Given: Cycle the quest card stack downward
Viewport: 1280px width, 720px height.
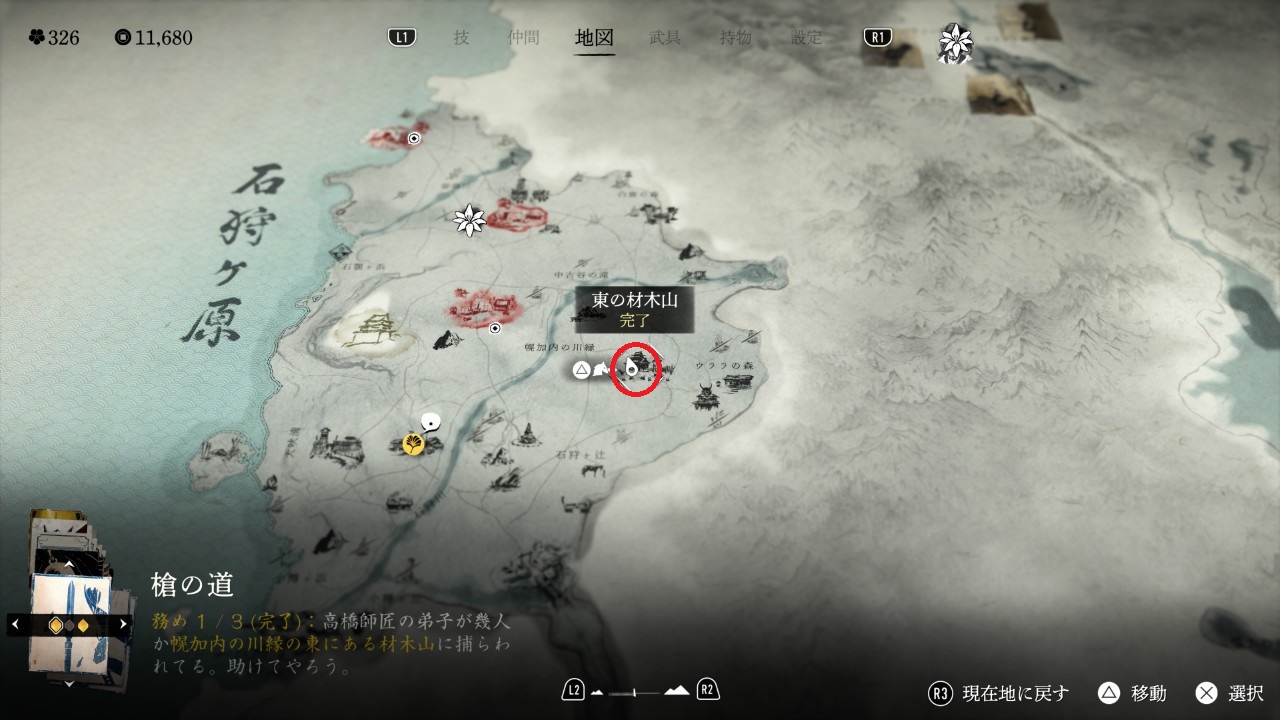Looking at the screenshot, I should (69, 683).
